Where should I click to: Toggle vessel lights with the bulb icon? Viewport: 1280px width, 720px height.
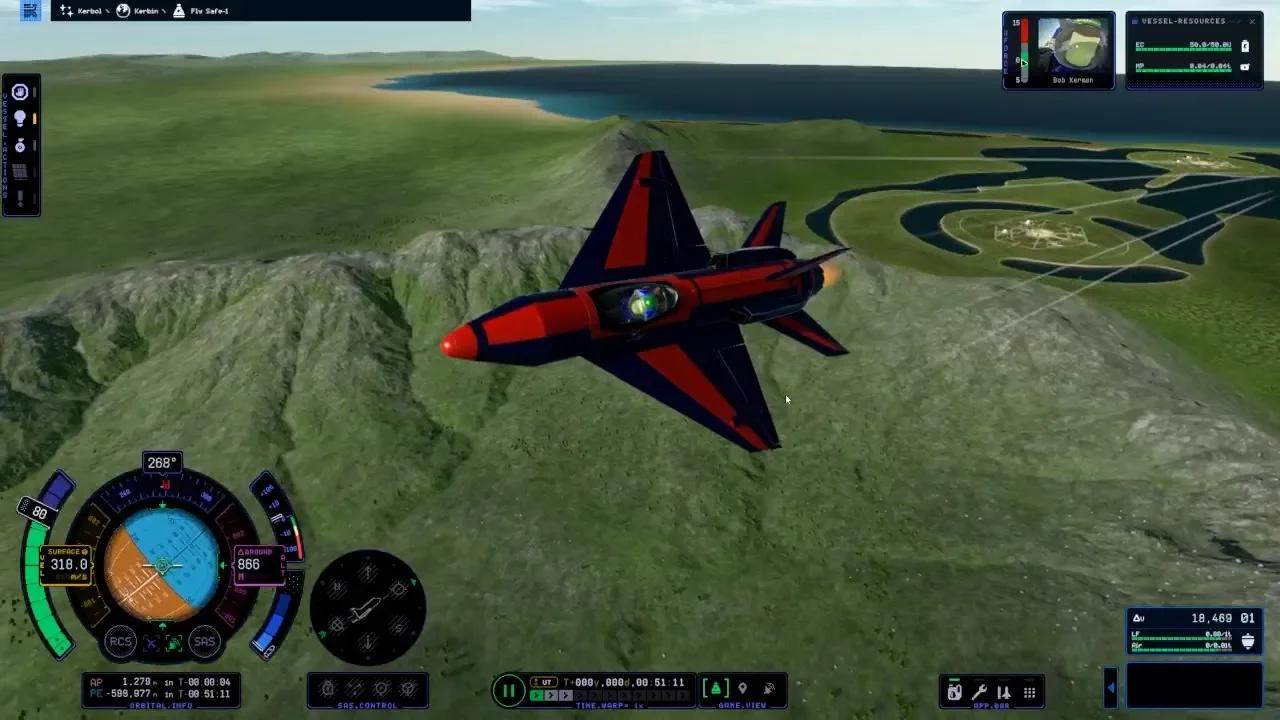coord(19,118)
